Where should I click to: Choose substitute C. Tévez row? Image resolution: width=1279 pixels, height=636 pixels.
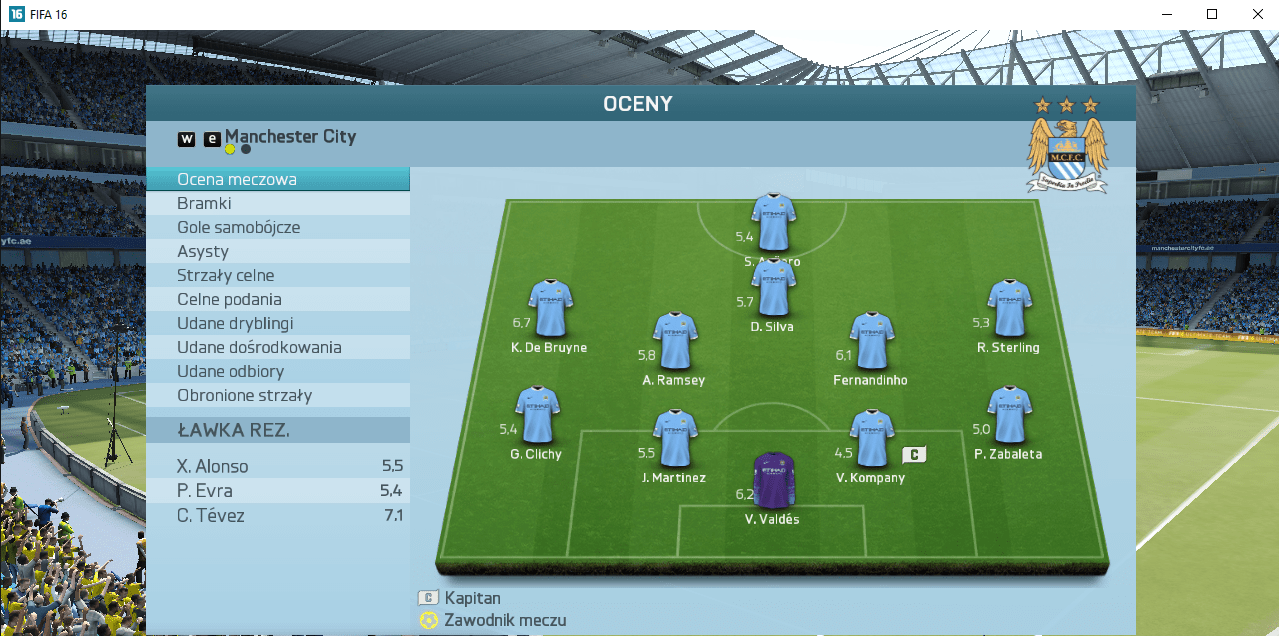tap(277, 516)
